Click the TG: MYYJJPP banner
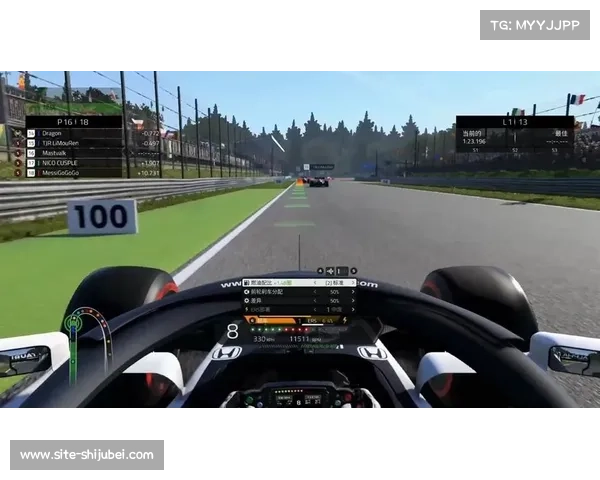 (x=536, y=24)
